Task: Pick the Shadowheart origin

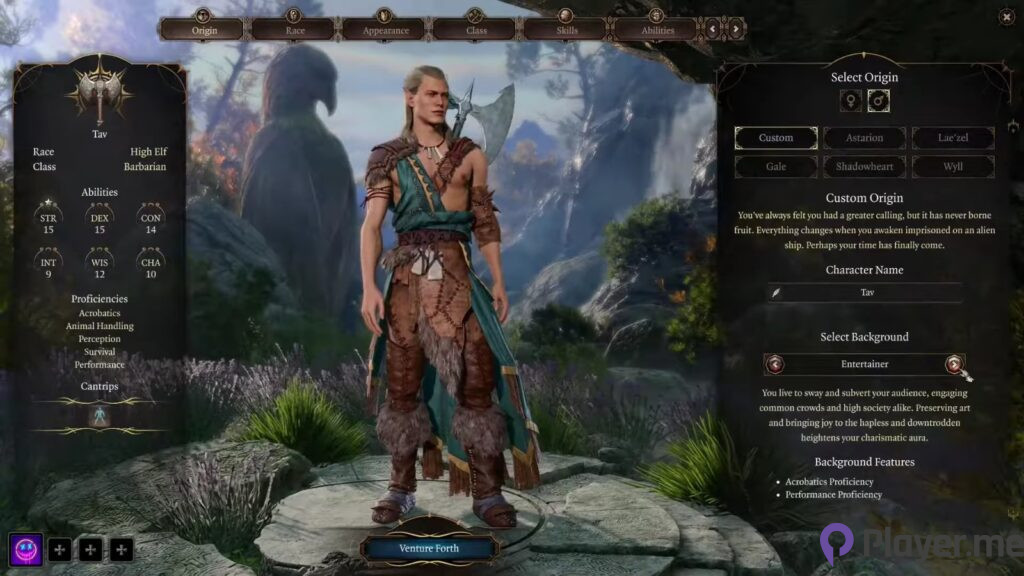Action: [x=864, y=166]
